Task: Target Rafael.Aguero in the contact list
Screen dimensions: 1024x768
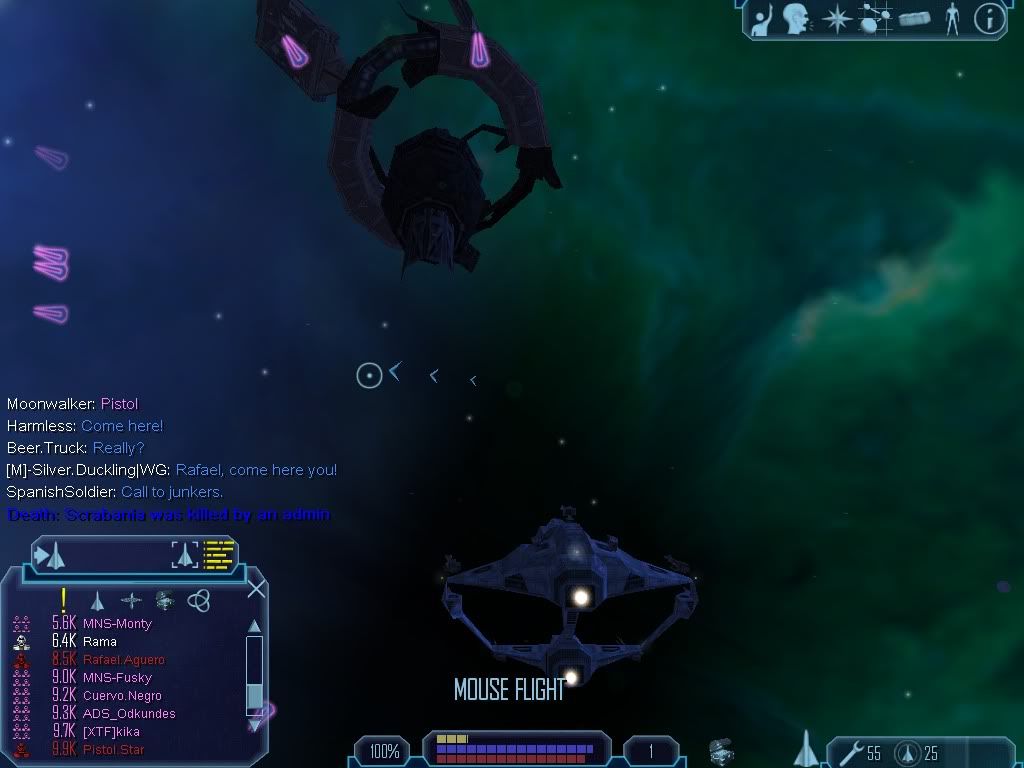Action: point(123,659)
